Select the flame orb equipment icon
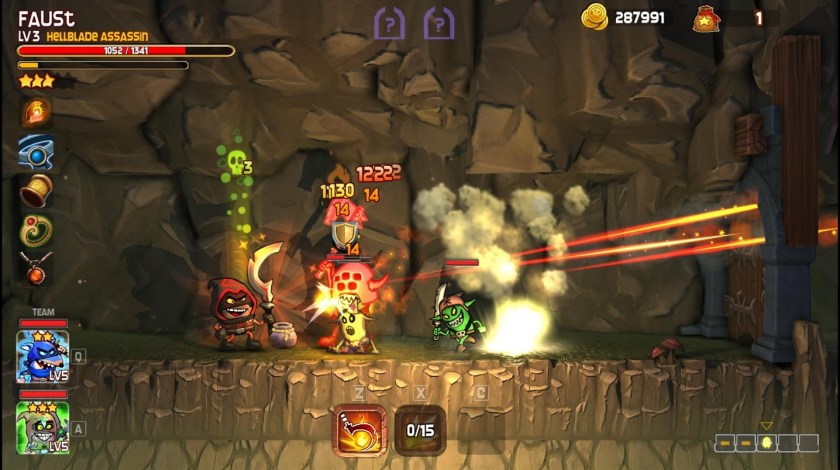 click(37, 112)
